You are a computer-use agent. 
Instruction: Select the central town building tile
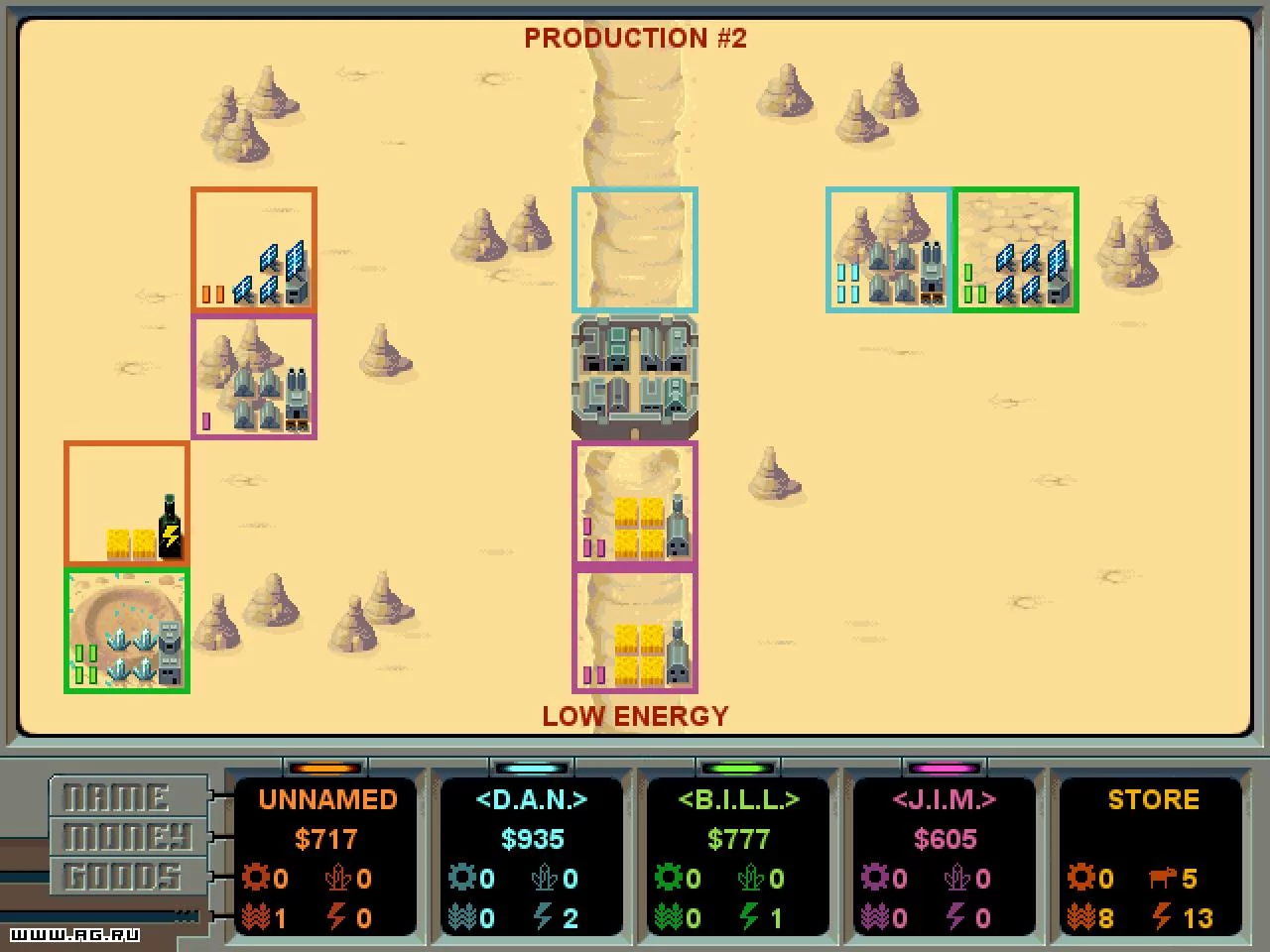(635, 377)
